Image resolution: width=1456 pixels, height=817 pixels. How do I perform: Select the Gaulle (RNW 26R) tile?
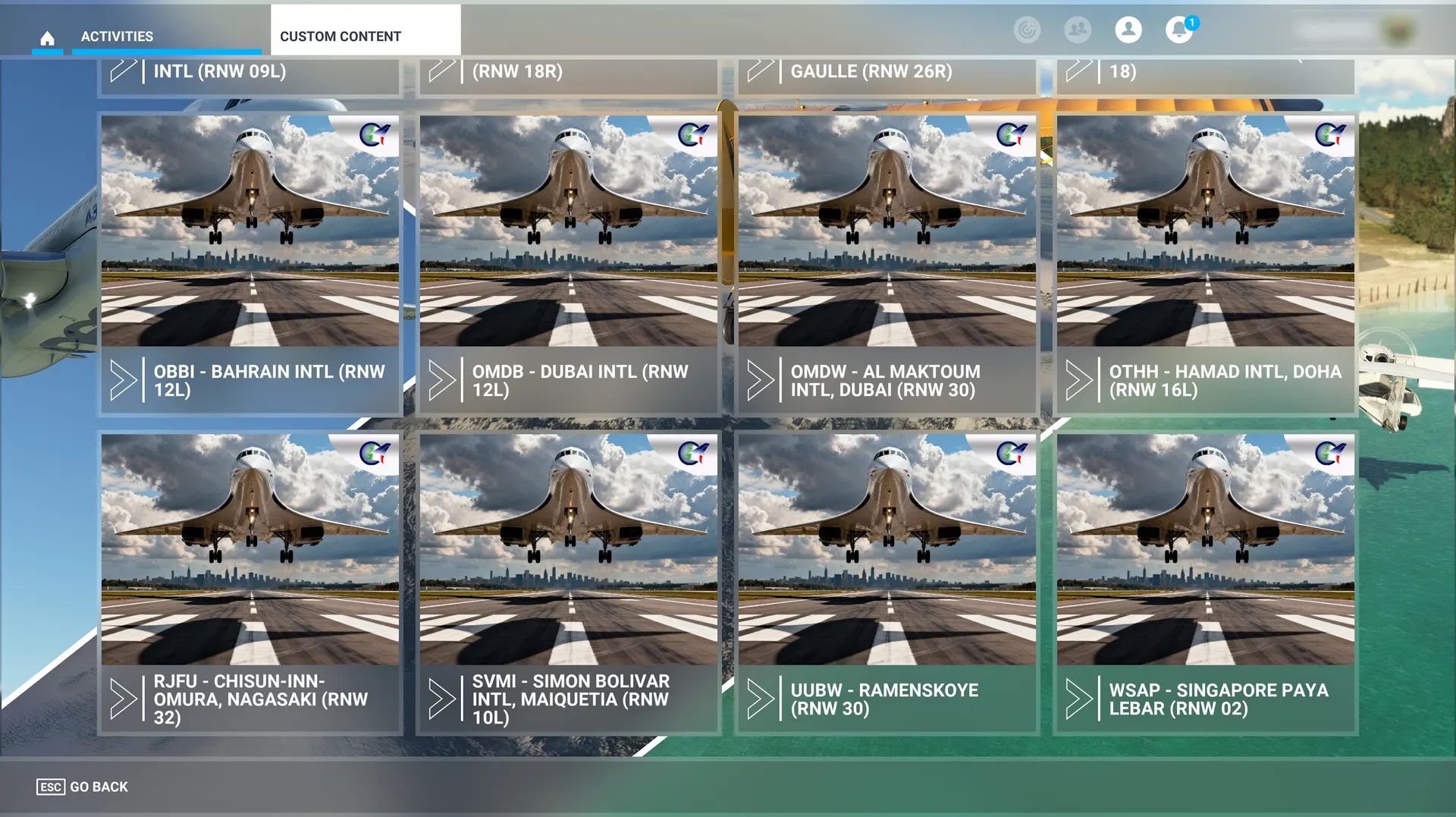click(887, 74)
